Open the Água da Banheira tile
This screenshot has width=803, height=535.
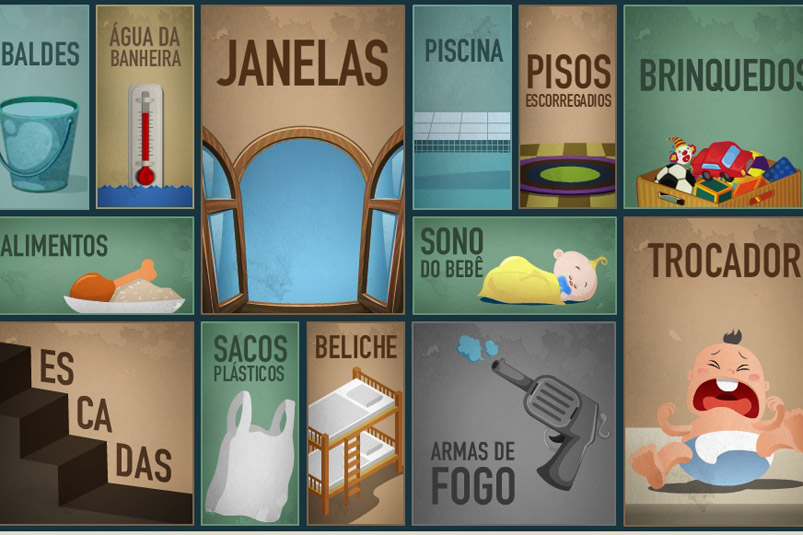(x=145, y=108)
